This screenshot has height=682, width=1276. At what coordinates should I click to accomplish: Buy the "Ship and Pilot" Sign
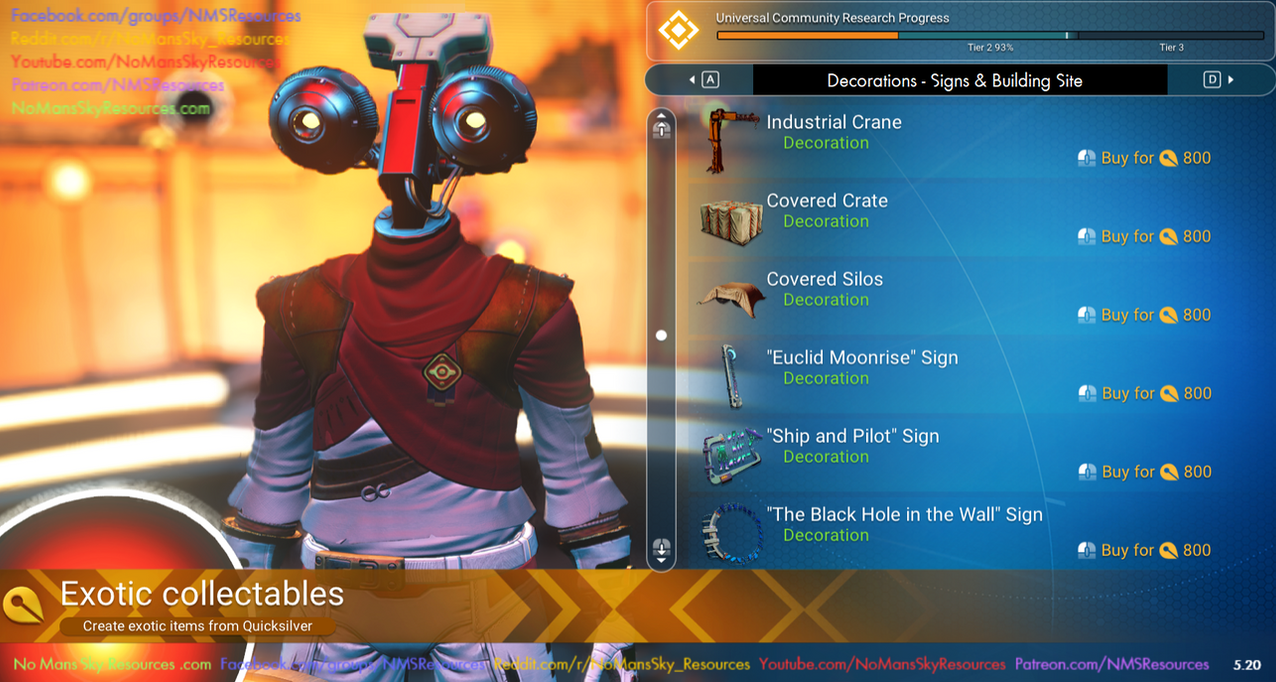(1144, 472)
